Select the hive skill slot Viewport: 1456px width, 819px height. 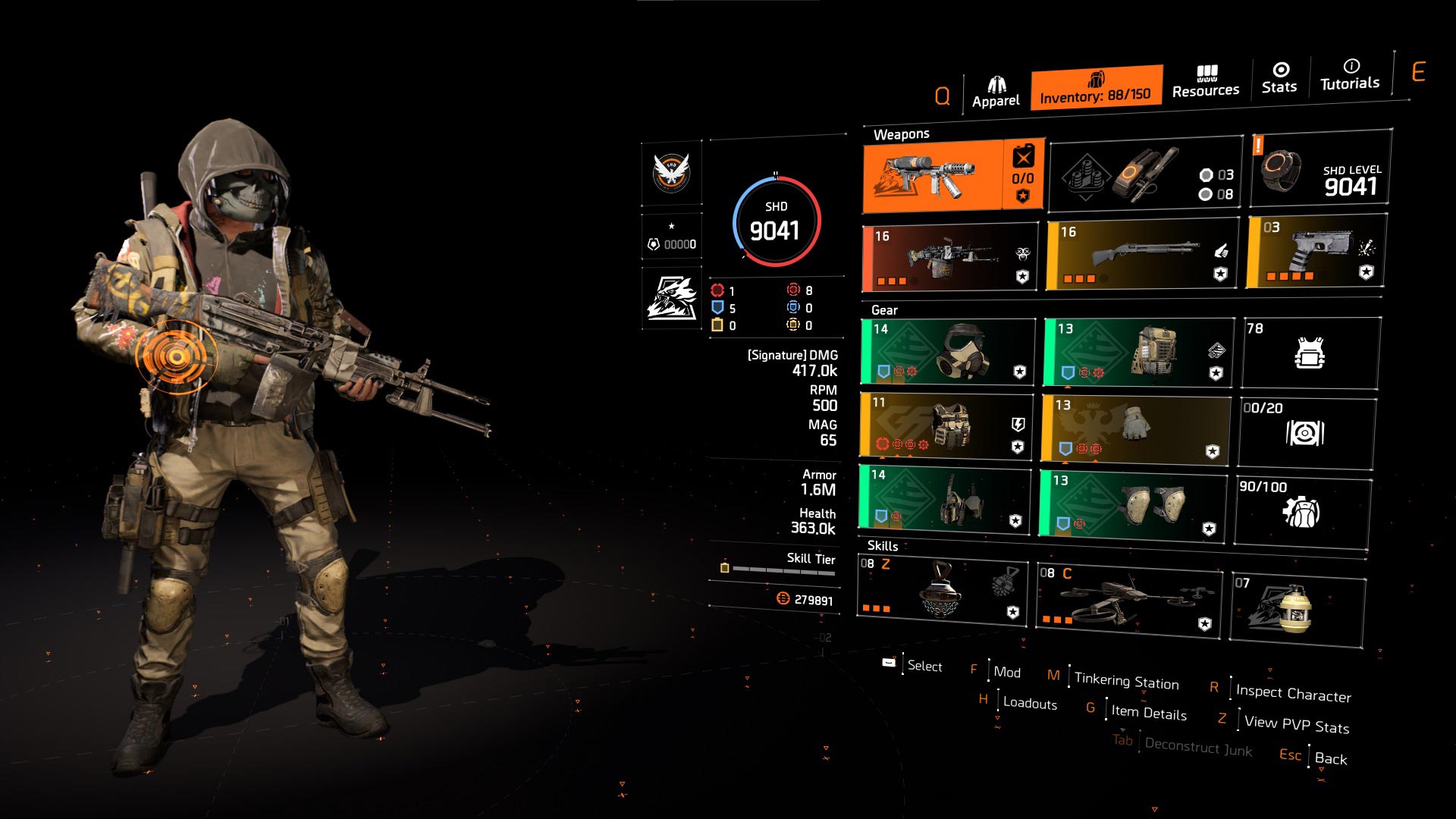tap(942, 592)
